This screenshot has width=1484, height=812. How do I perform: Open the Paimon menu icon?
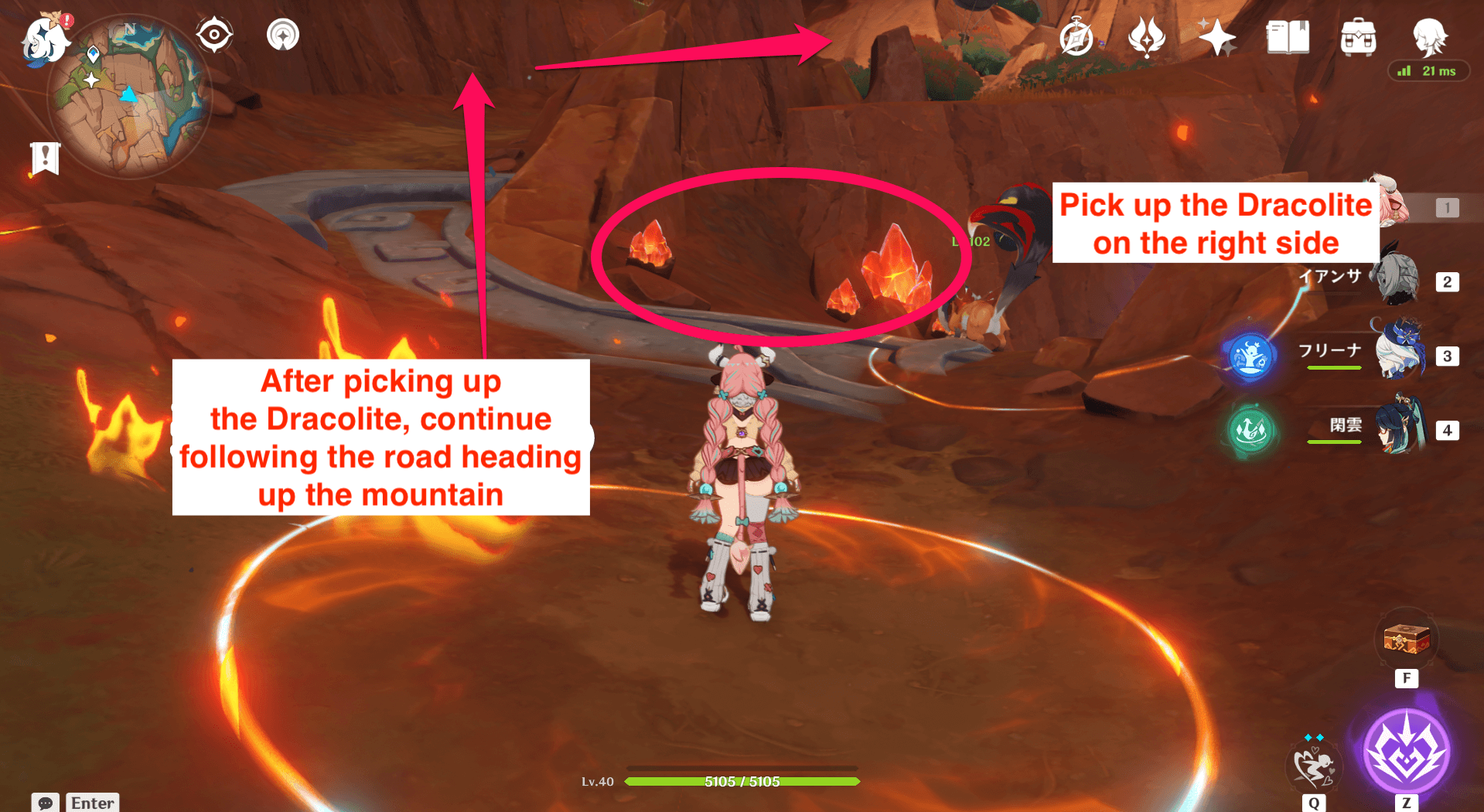pos(45,39)
